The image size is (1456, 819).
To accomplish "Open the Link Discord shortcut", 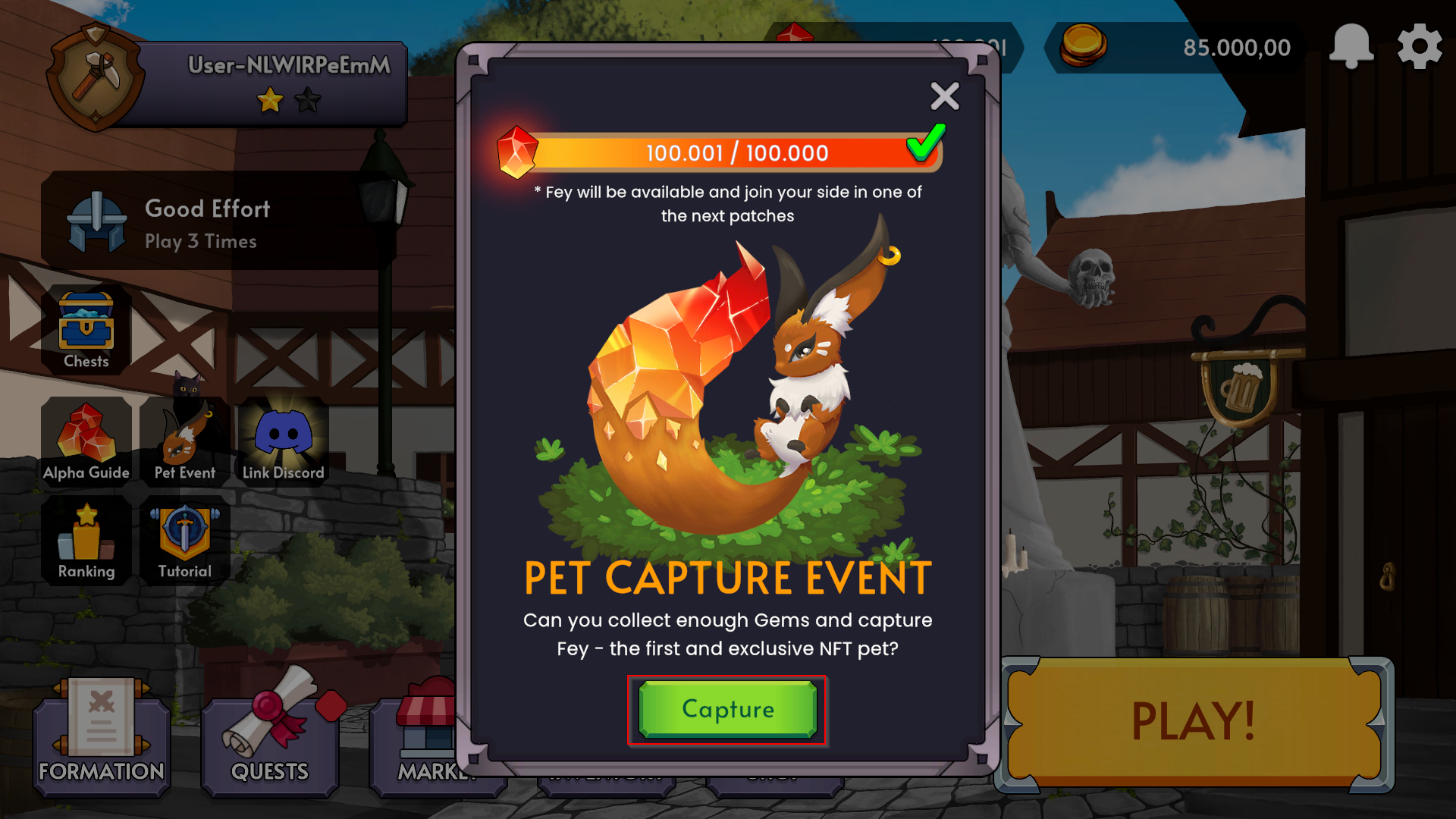I will coord(282,438).
